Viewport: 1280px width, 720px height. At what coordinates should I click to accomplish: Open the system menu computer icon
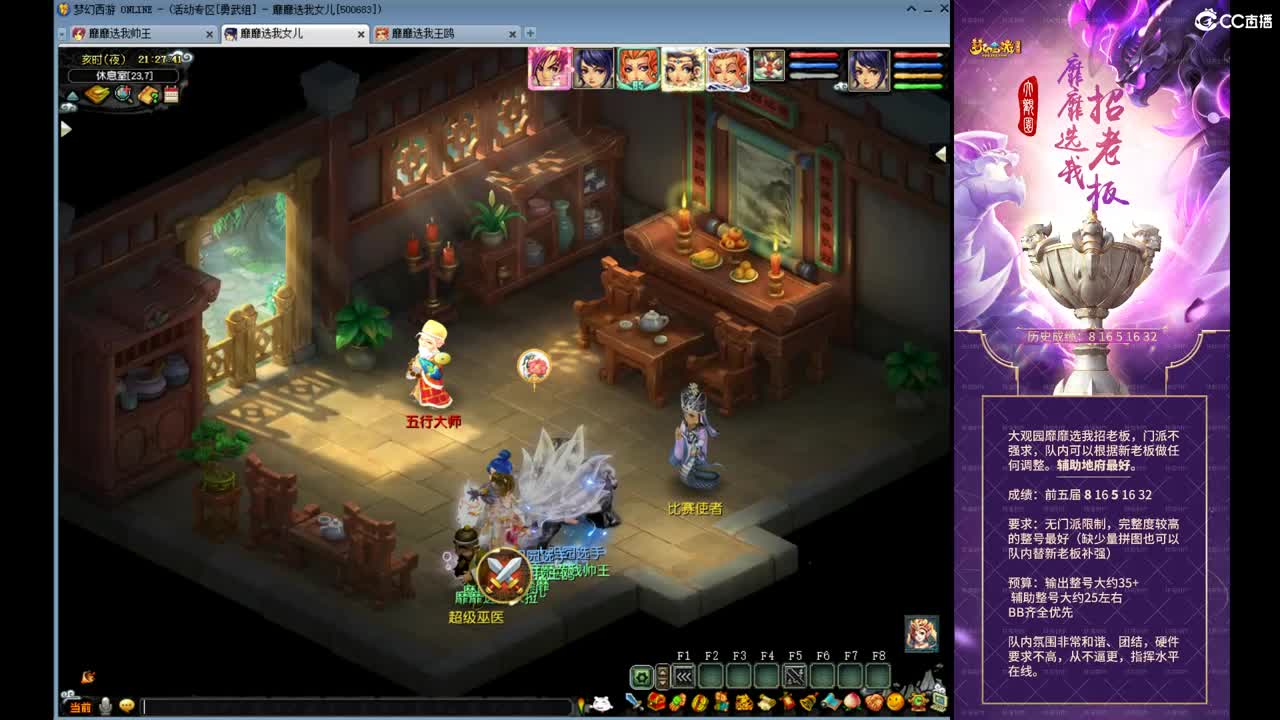938,703
